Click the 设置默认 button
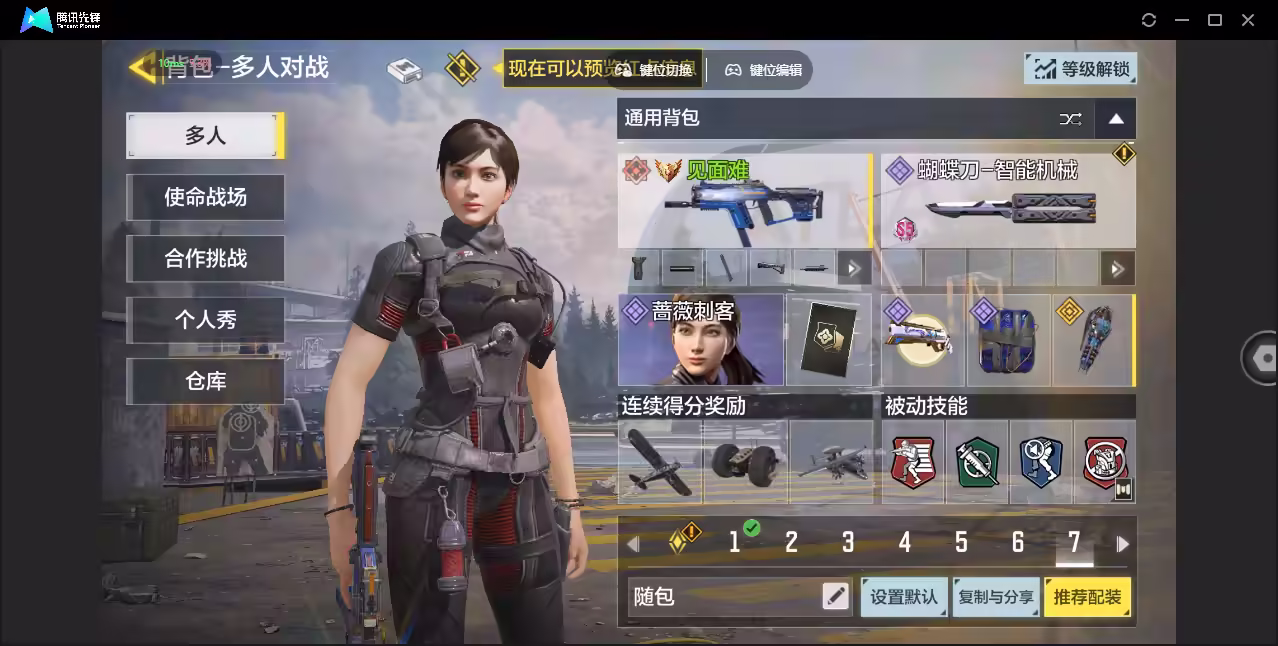This screenshot has width=1278, height=646. [904, 597]
